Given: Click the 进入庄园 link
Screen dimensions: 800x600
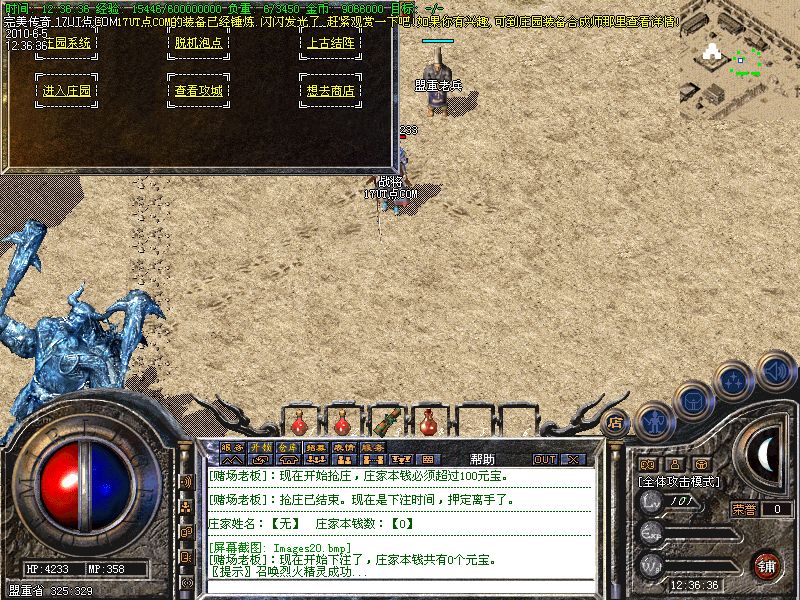Looking at the screenshot, I should coord(67,90).
